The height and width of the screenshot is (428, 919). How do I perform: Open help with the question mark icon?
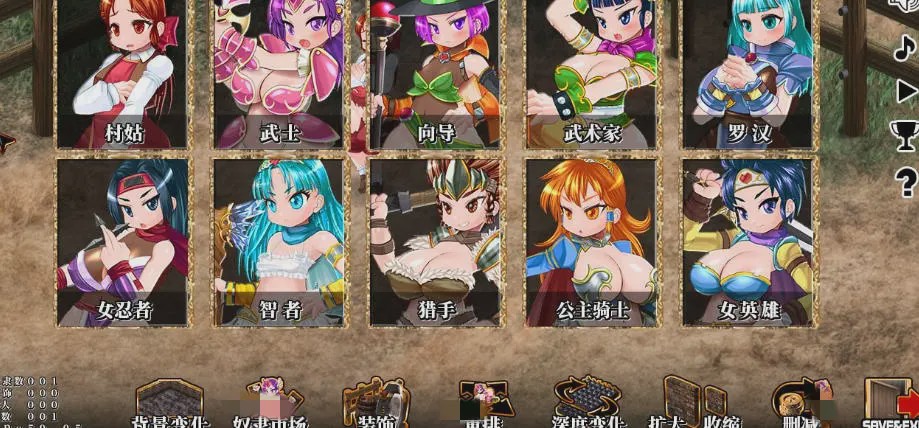[x=906, y=181]
